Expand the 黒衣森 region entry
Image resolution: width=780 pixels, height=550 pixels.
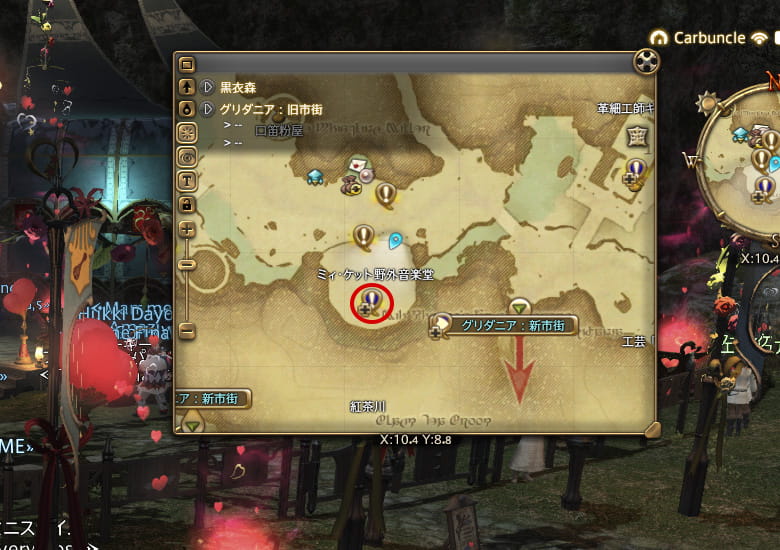(208, 87)
